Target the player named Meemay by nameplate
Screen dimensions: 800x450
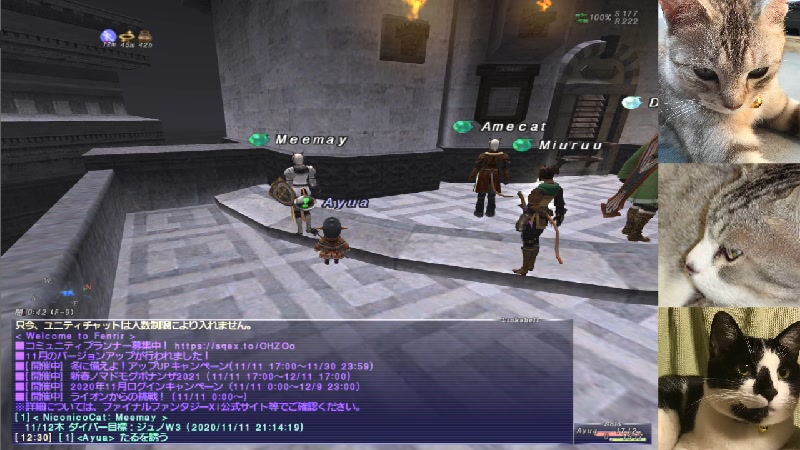310,141
